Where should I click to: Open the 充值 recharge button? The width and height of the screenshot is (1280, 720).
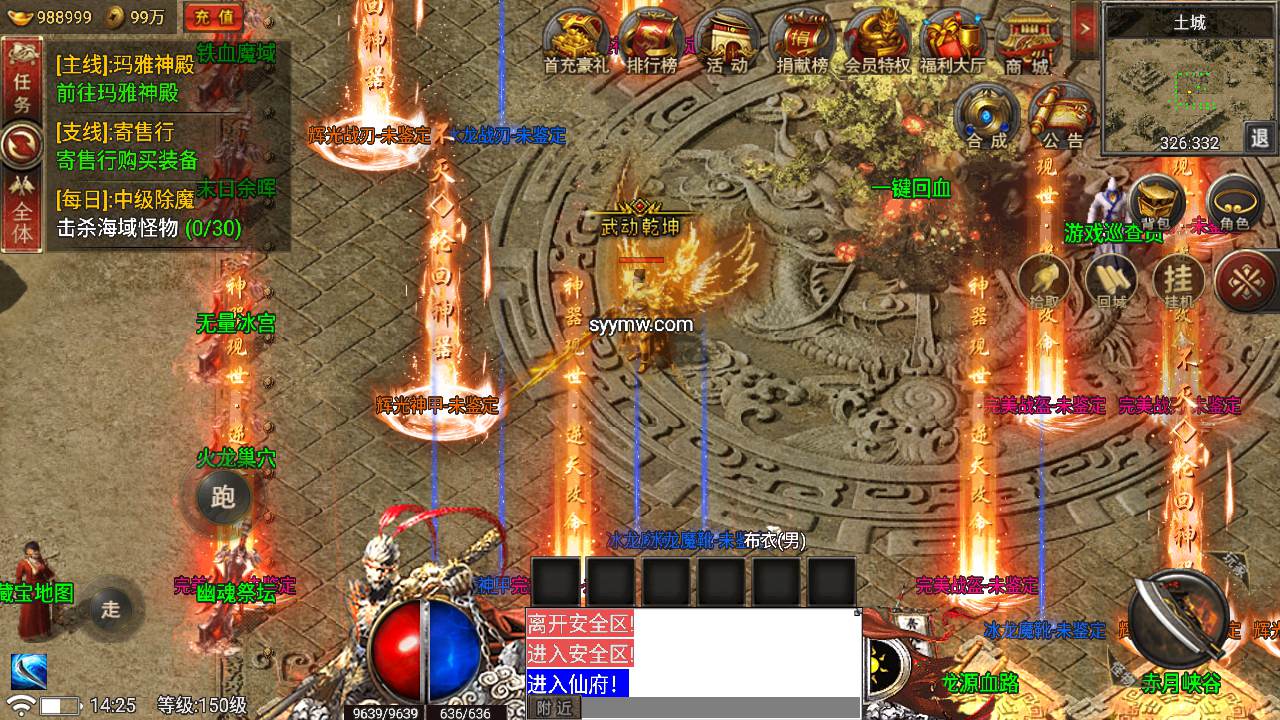(213, 16)
